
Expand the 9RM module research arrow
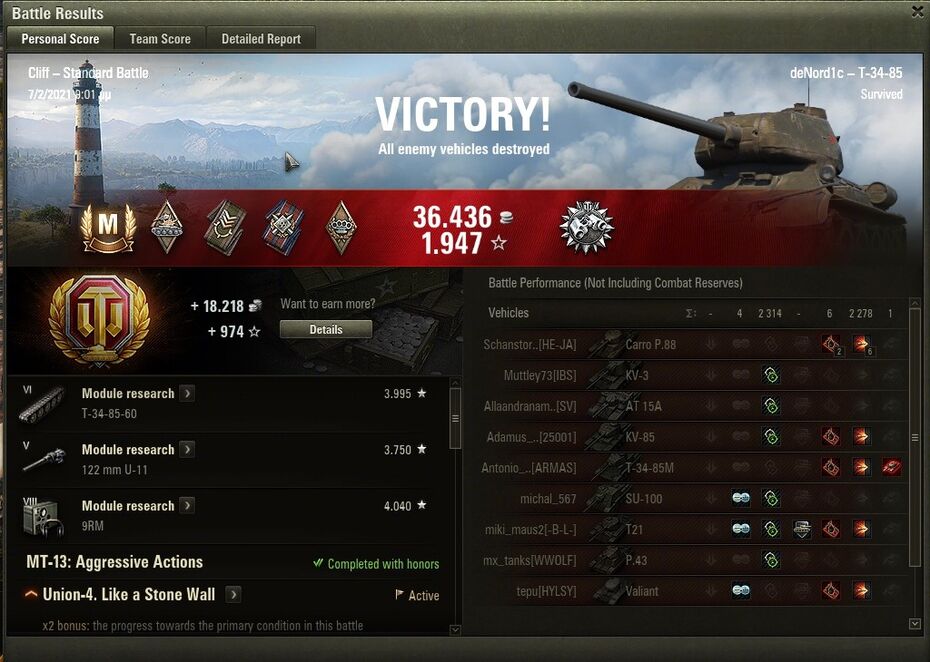187,505
